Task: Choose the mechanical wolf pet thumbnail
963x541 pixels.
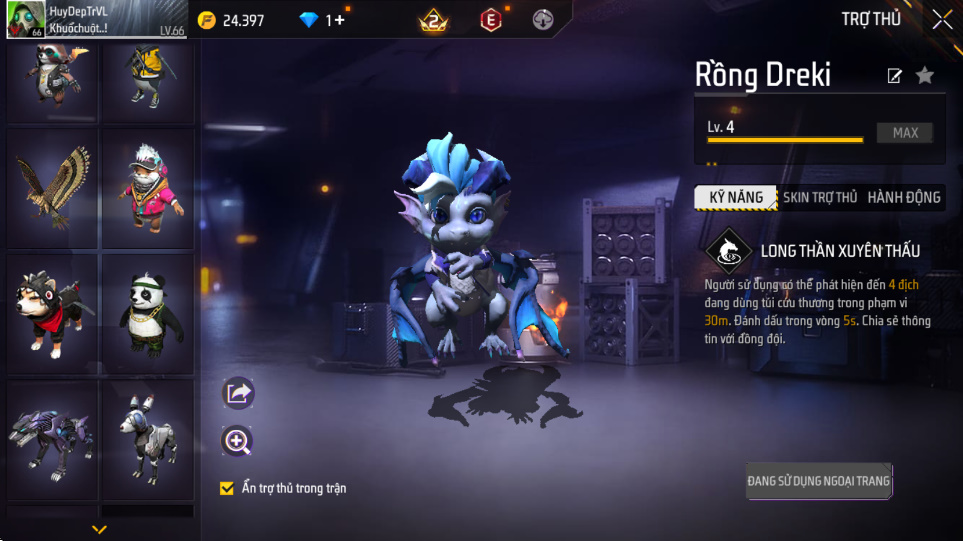Action: coord(52,438)
